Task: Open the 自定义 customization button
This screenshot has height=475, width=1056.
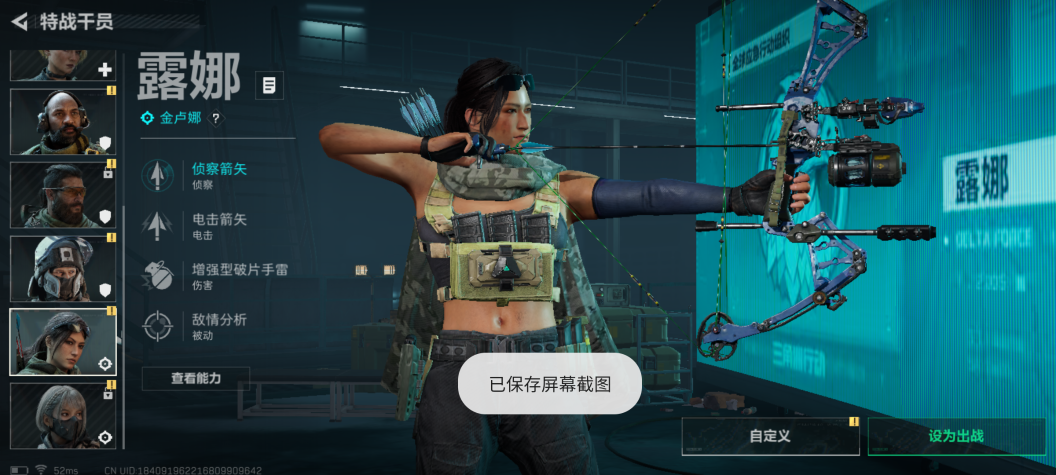Action: coord(770,436)
